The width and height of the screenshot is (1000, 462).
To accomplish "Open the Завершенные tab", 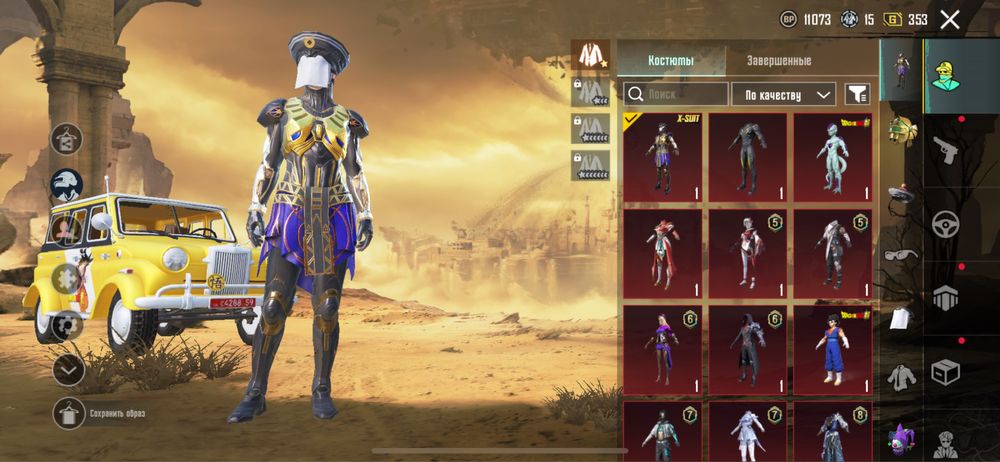I will click(779, 60).
